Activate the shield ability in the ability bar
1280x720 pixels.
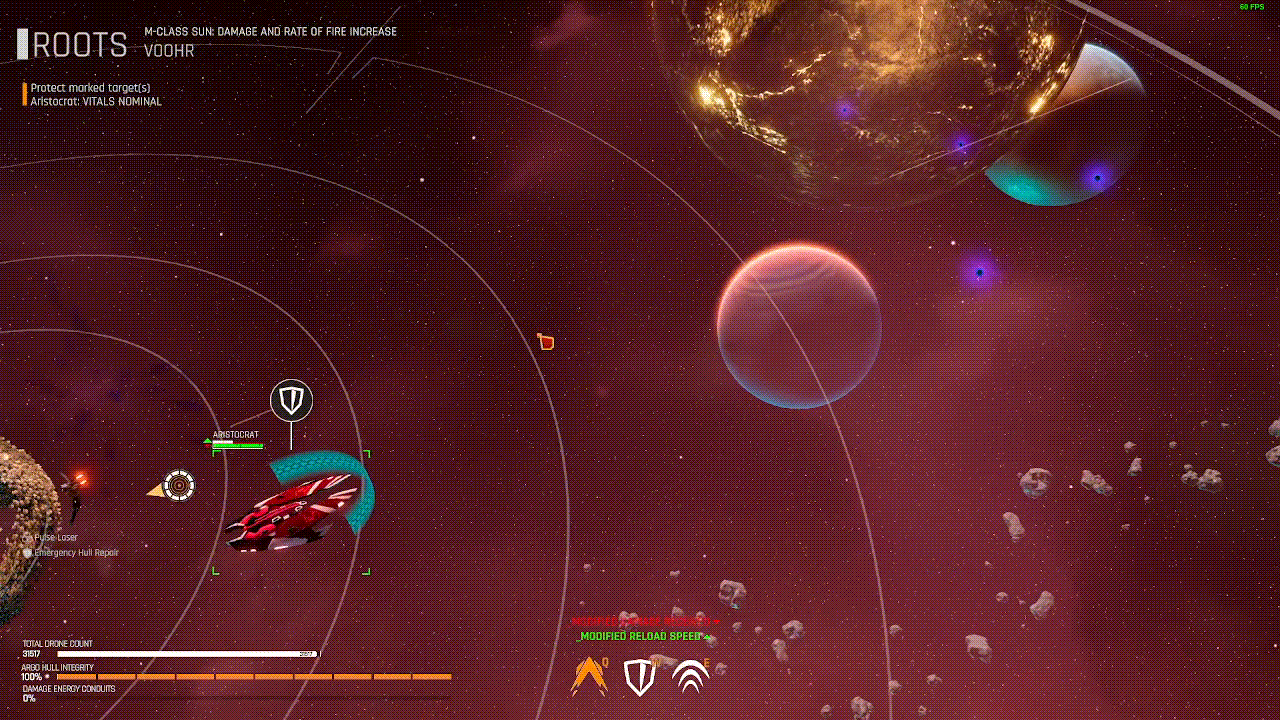640,677
